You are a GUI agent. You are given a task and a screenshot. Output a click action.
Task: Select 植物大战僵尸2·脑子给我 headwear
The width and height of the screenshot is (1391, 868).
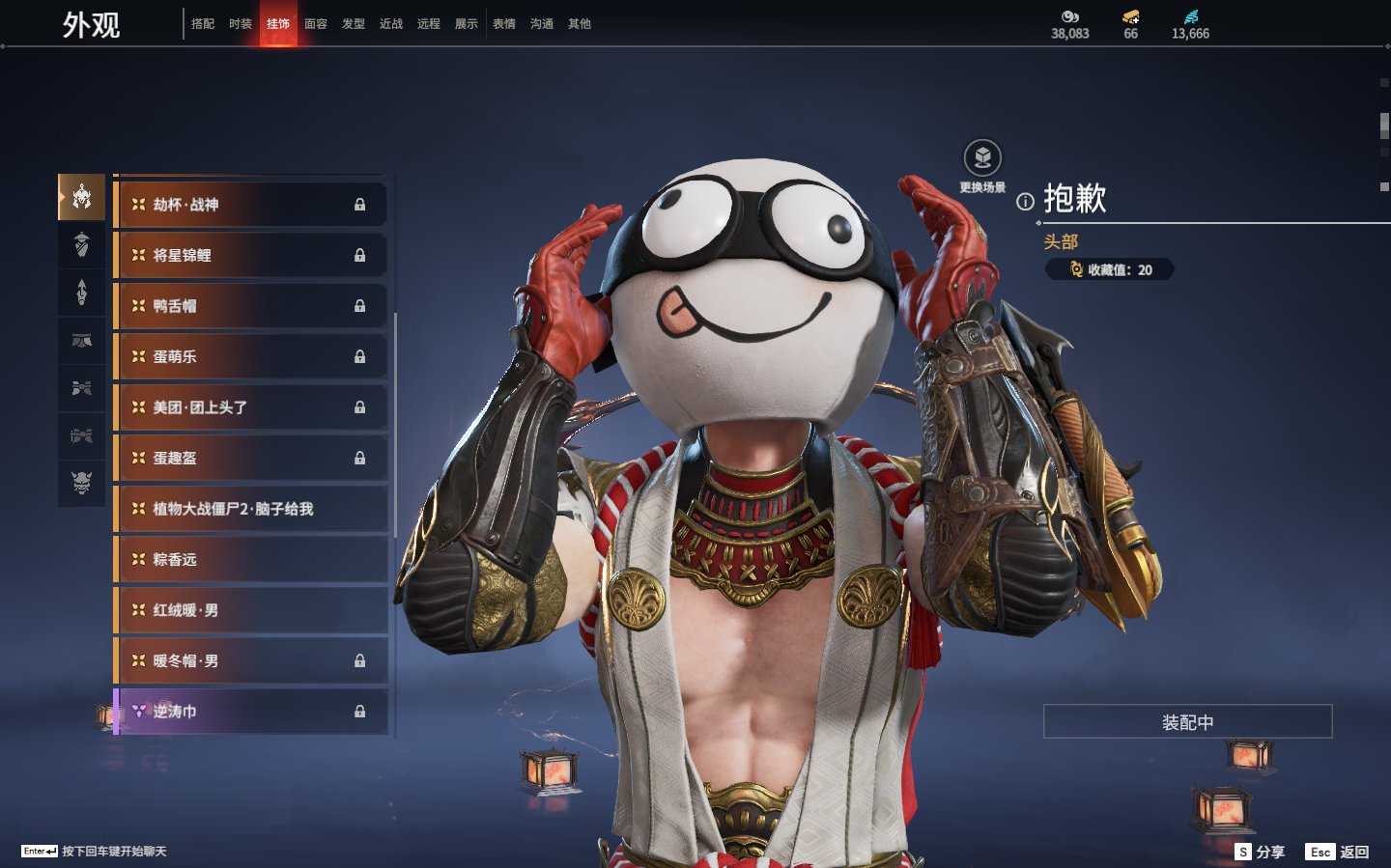(251, 509)
